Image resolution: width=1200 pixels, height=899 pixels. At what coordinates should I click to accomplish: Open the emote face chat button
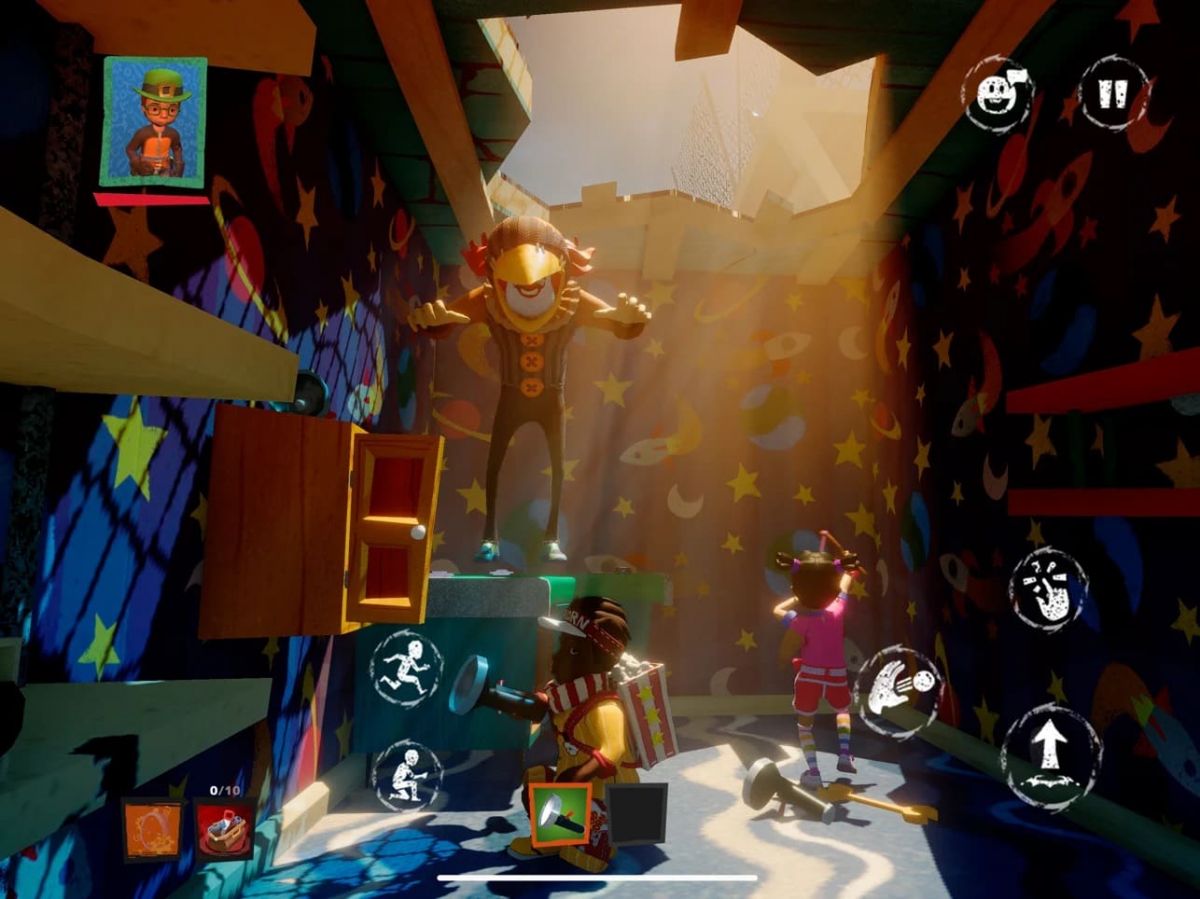[x=997, y=95]
